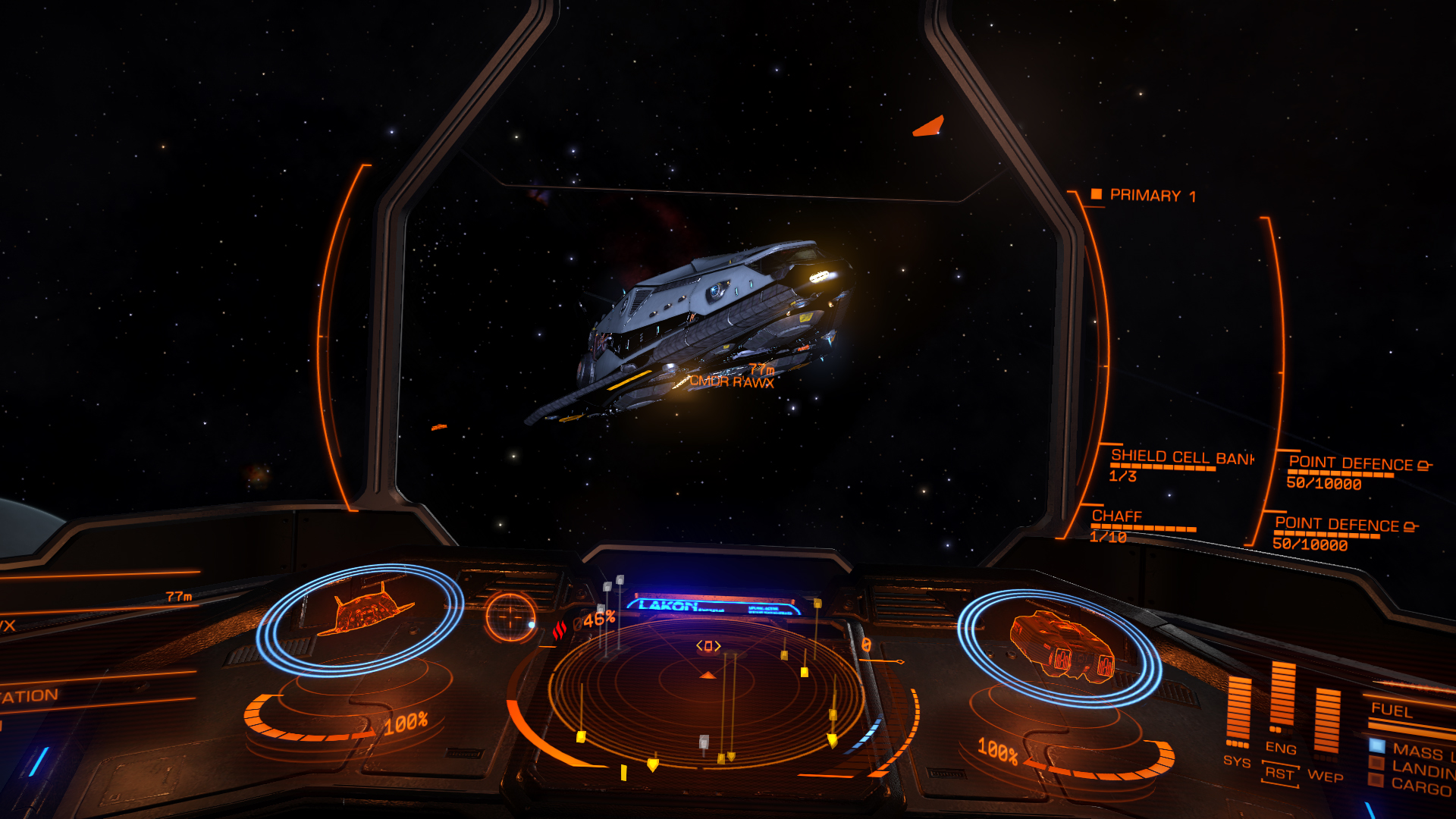Toggle the Cargo Scoop indicator
This screenshot has width=1456, height=819.
(1420, 787)
